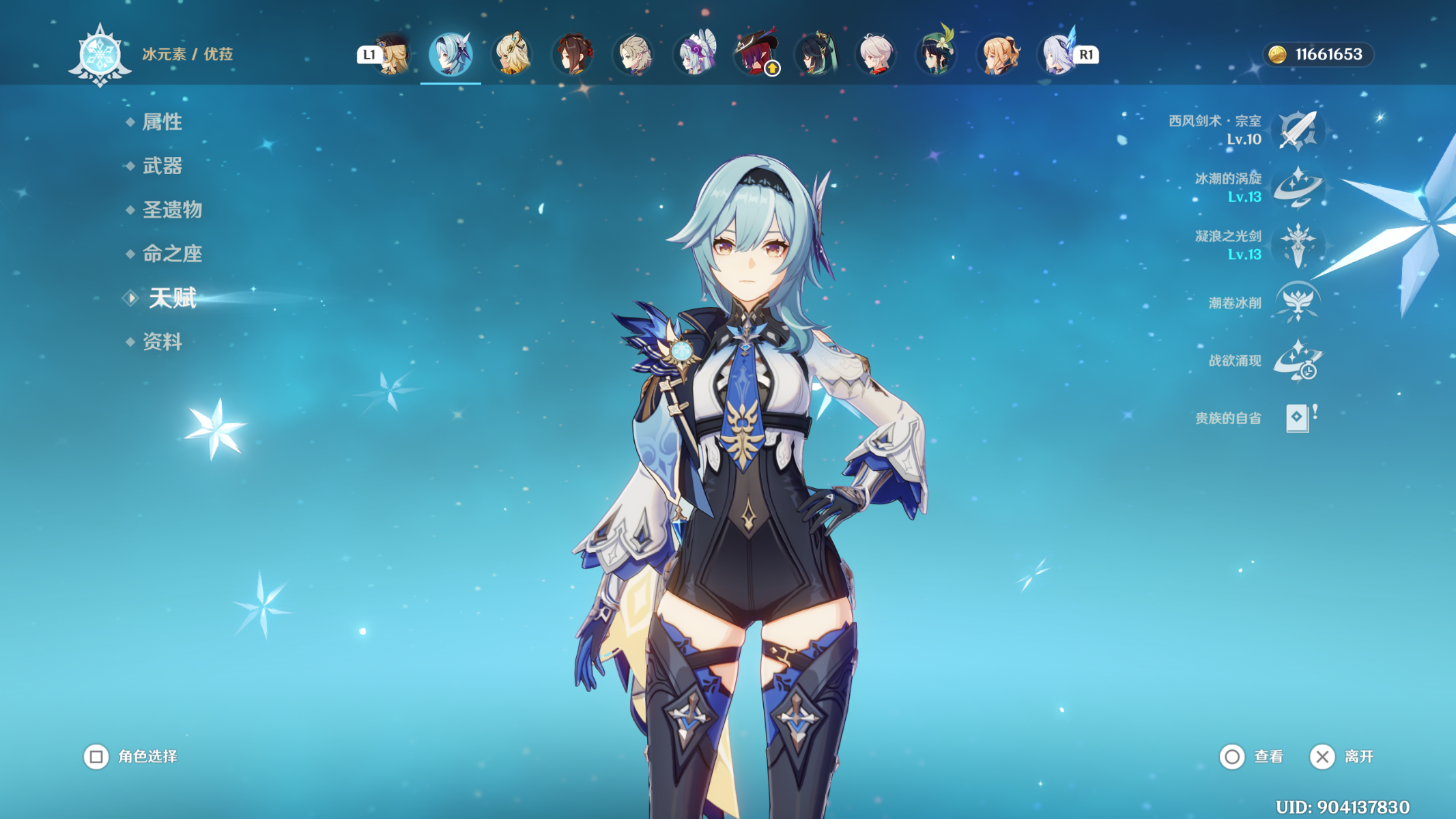
Task: Switch to Kazuha's white-haired portrait
Action: point(876,55)
